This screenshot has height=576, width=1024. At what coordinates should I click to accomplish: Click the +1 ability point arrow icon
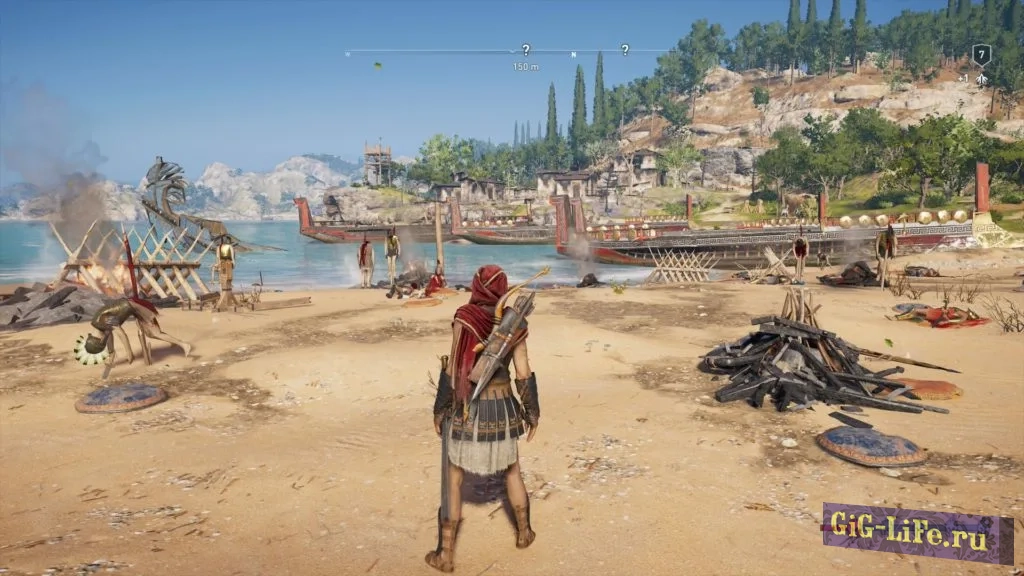coord(981,78)
